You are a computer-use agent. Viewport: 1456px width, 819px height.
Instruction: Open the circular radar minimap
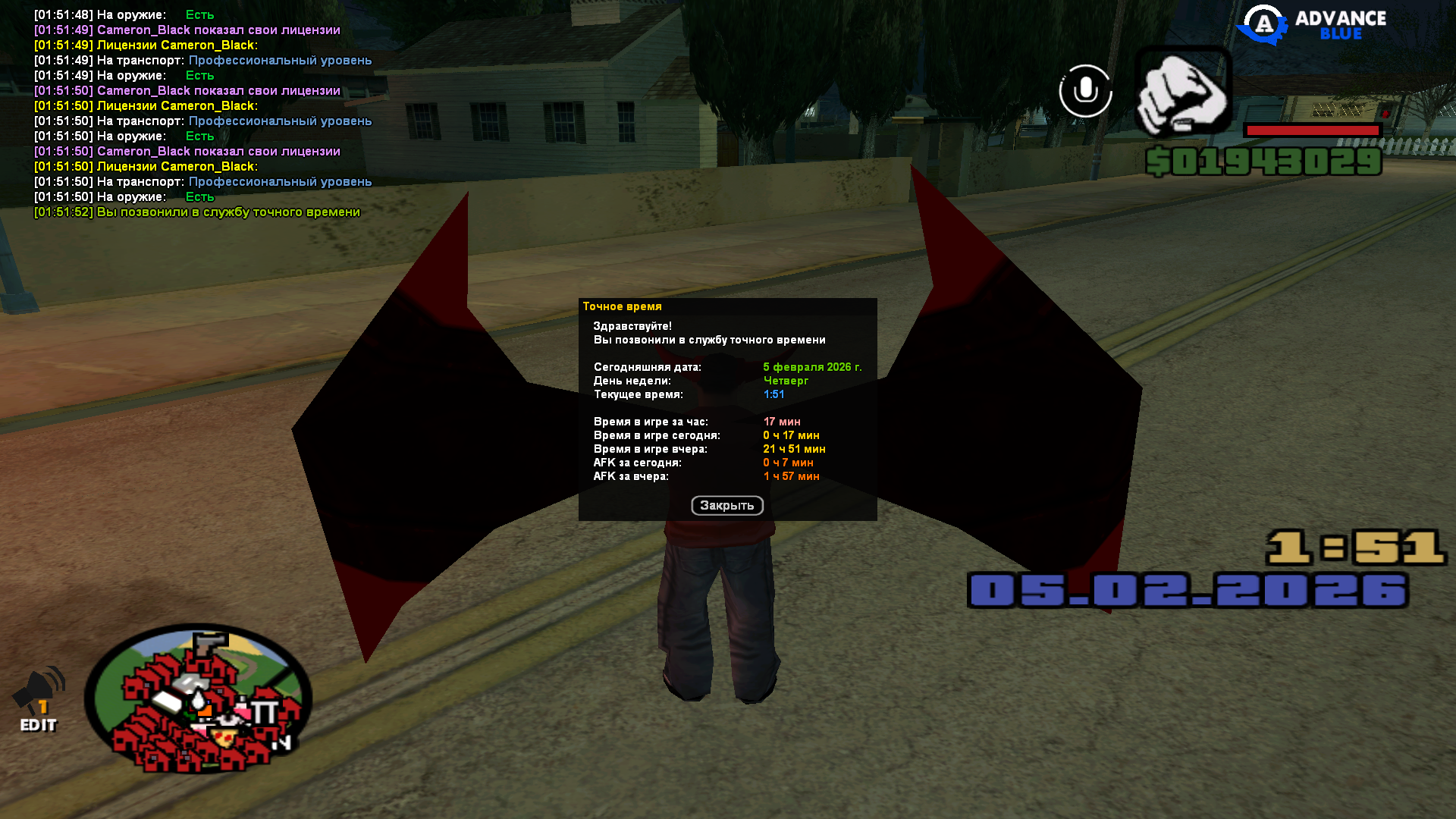[199, 699]
